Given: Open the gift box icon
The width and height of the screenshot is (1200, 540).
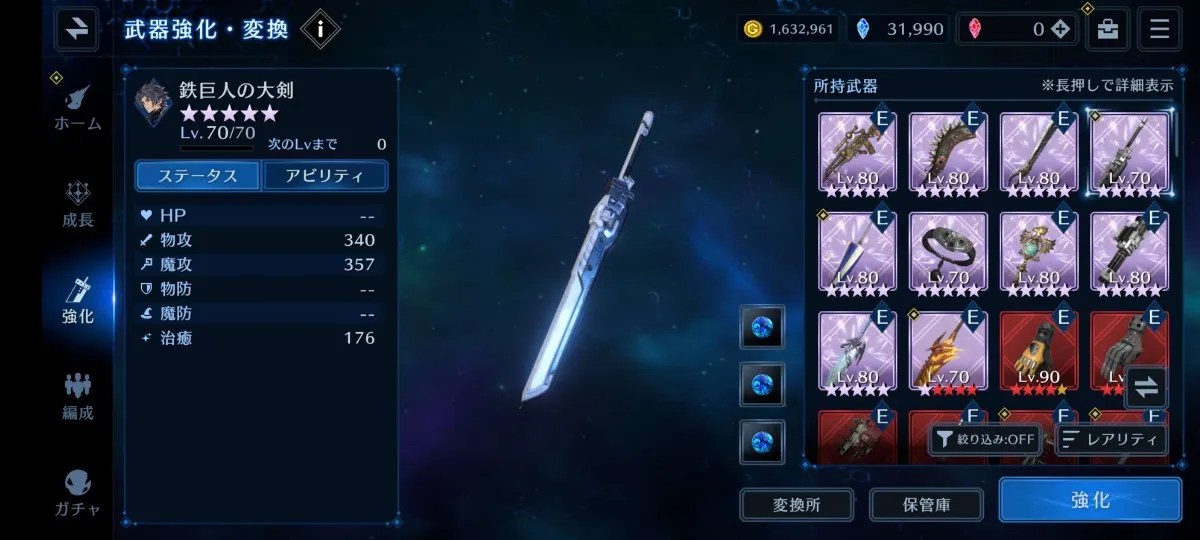Looking at the screenshot, I should click(1107, 29).
